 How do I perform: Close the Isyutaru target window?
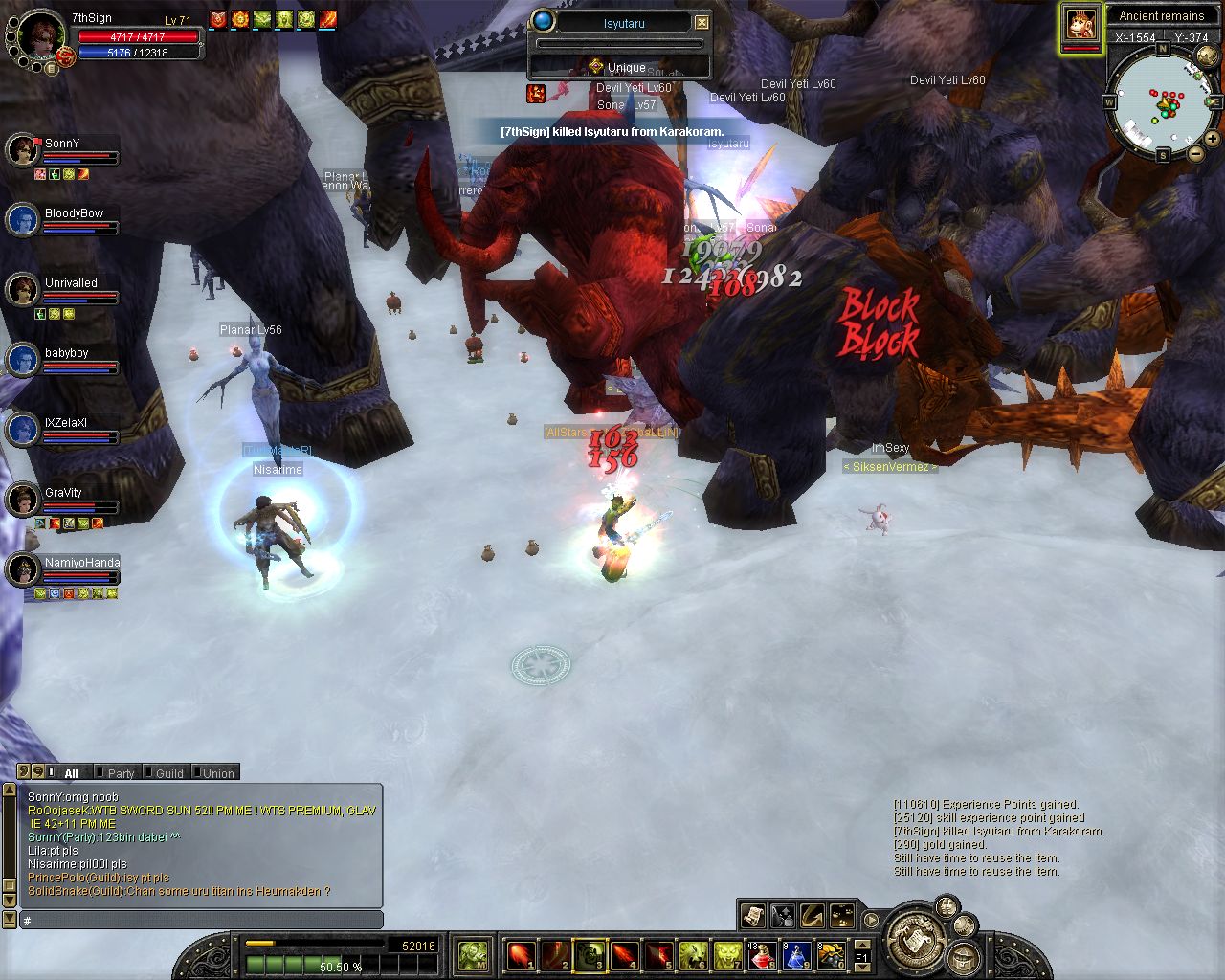click(x=702, y=22)
